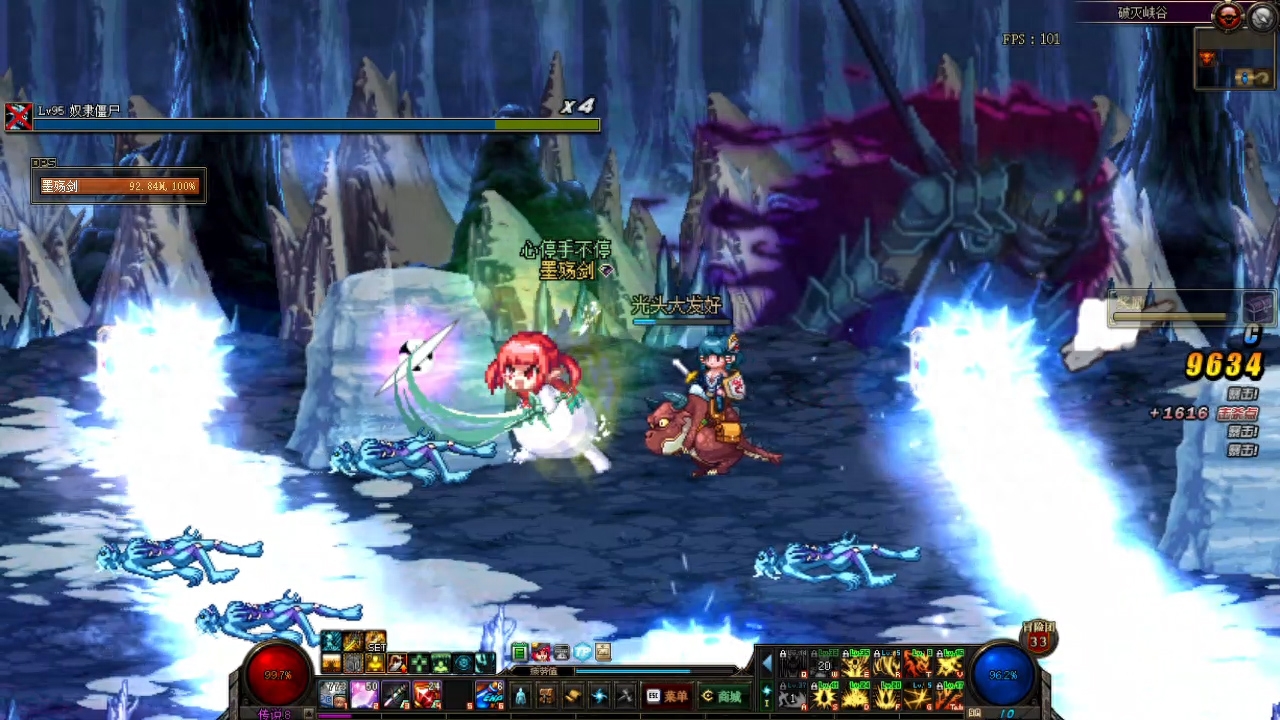Activate the yellow burst skill on E

855,664
